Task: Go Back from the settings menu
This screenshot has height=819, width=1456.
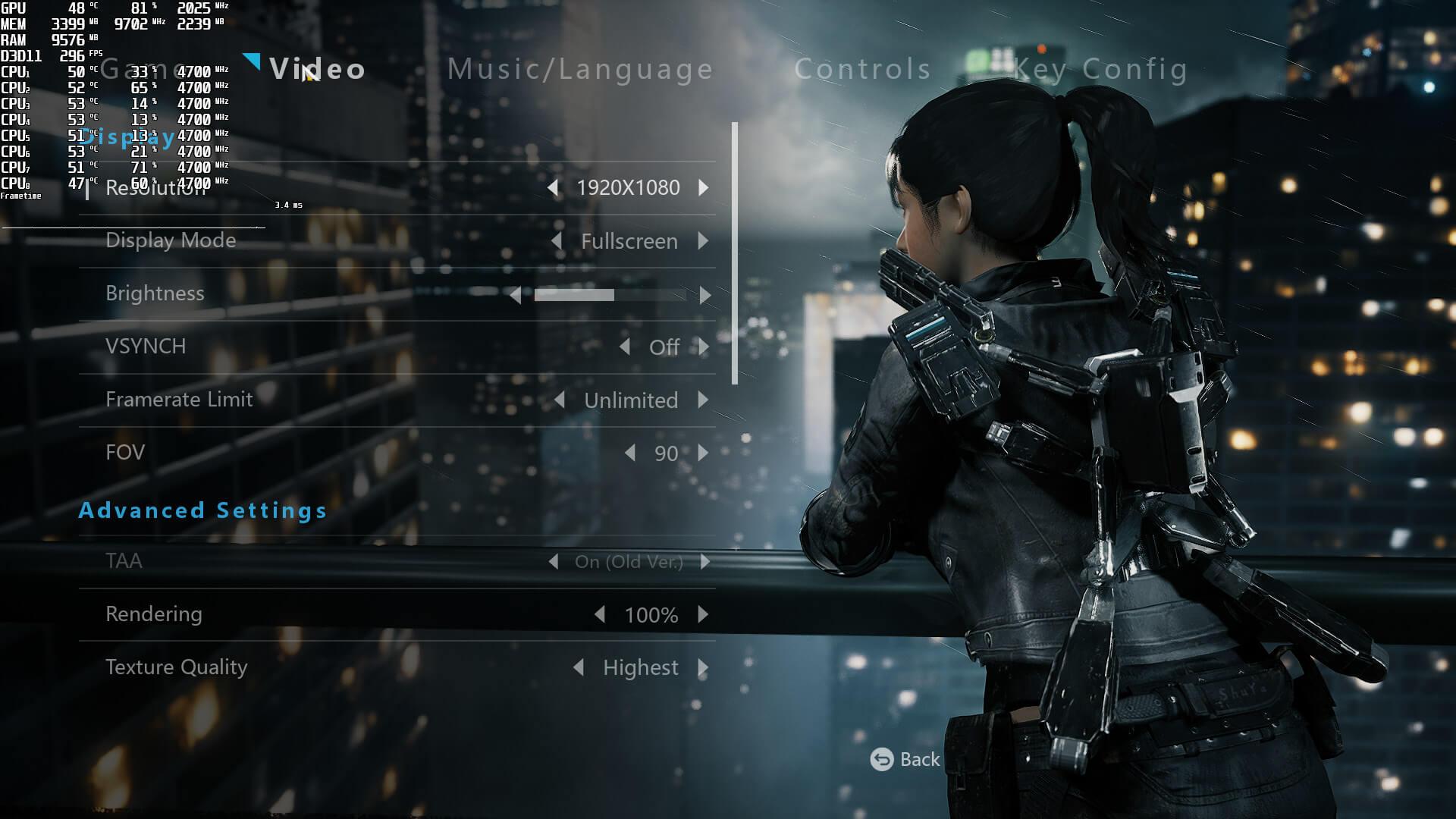Action: pyautogui.click(x=905, y=759)
